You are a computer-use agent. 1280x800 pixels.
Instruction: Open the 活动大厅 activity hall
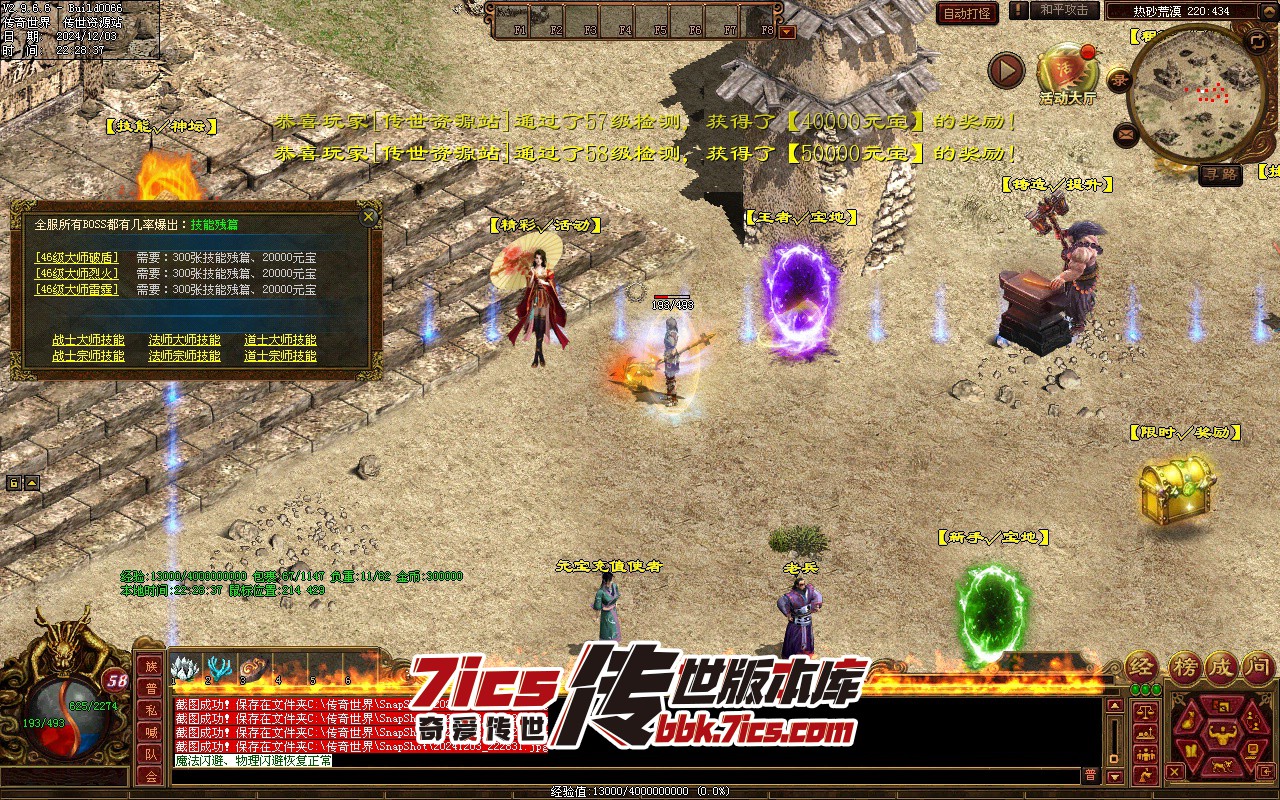[1067, 70]
